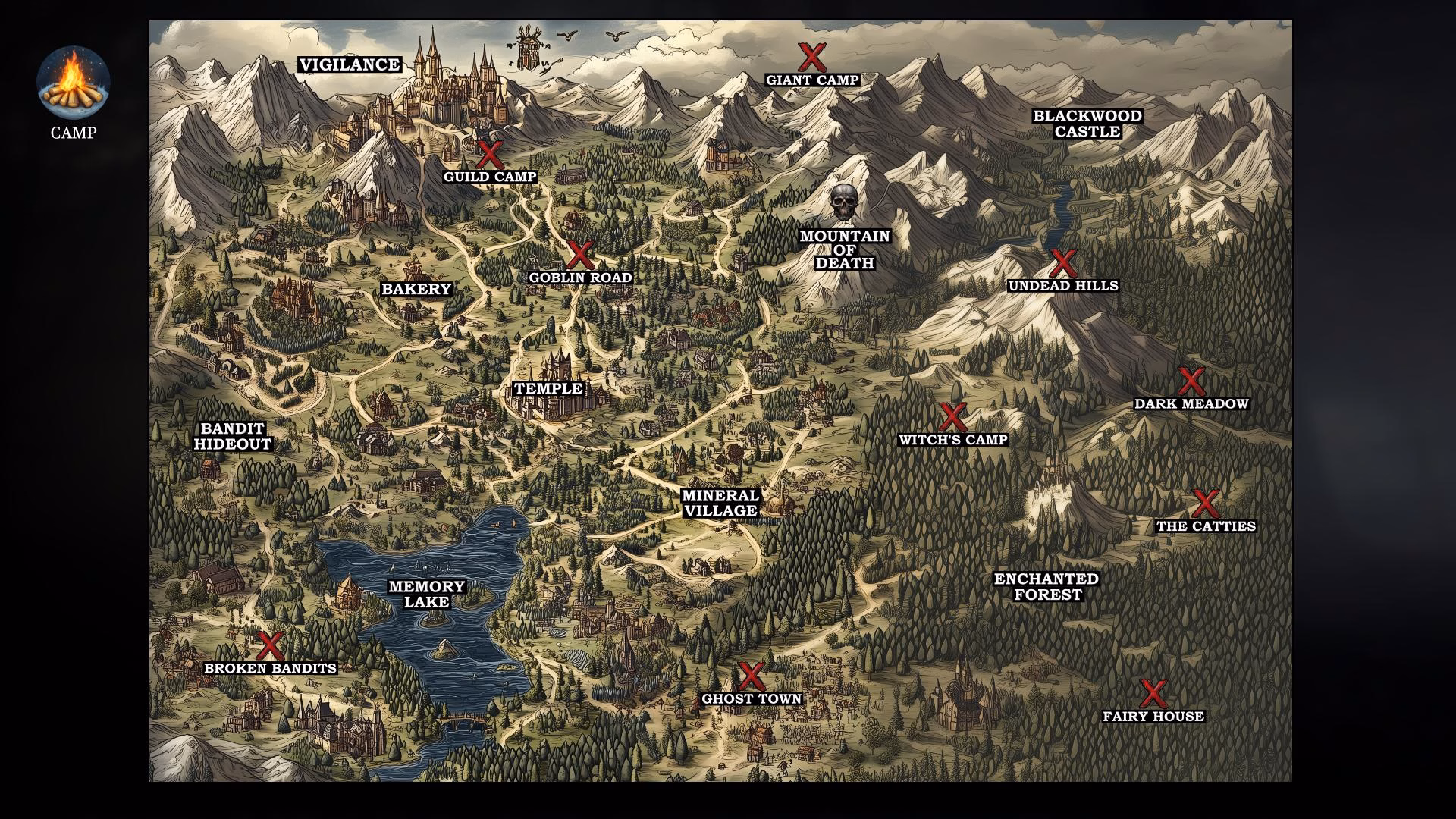Viewport: 1456px width, 819px height.
Task: Select the Mountain of Death skull marker
Action: tap(843, 202)
